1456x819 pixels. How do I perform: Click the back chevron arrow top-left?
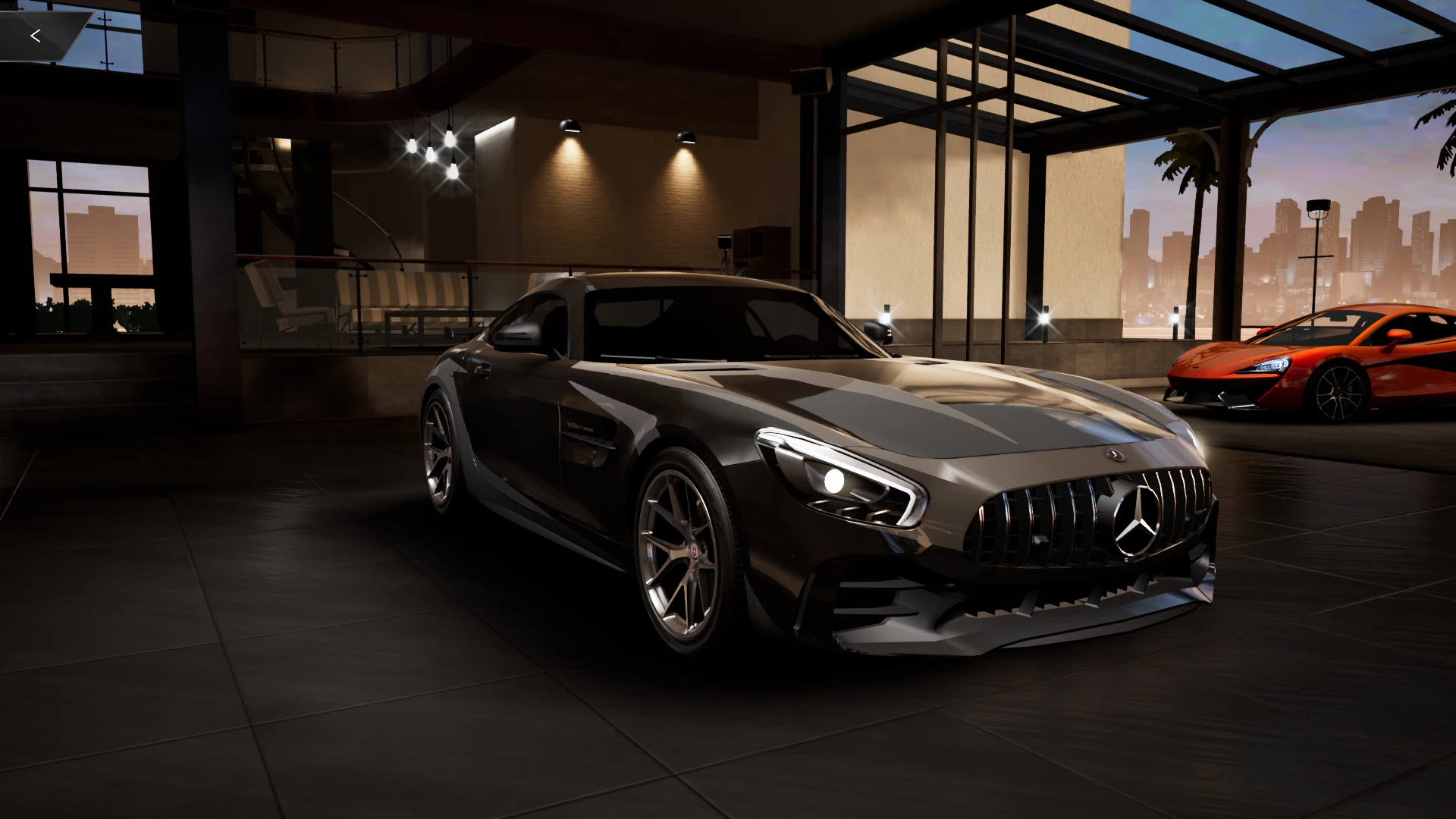(x=36, y=34)
